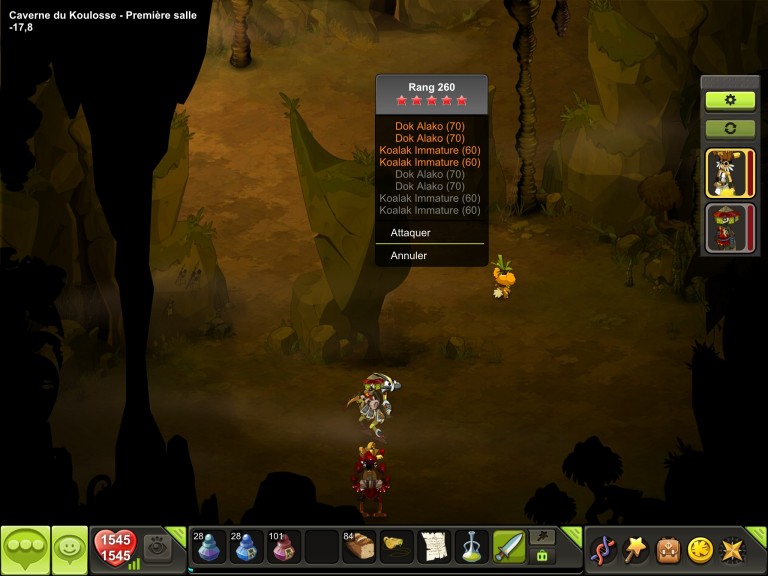
Task: Use the pink potion with 101 count
Action: (x=283, y=548)
